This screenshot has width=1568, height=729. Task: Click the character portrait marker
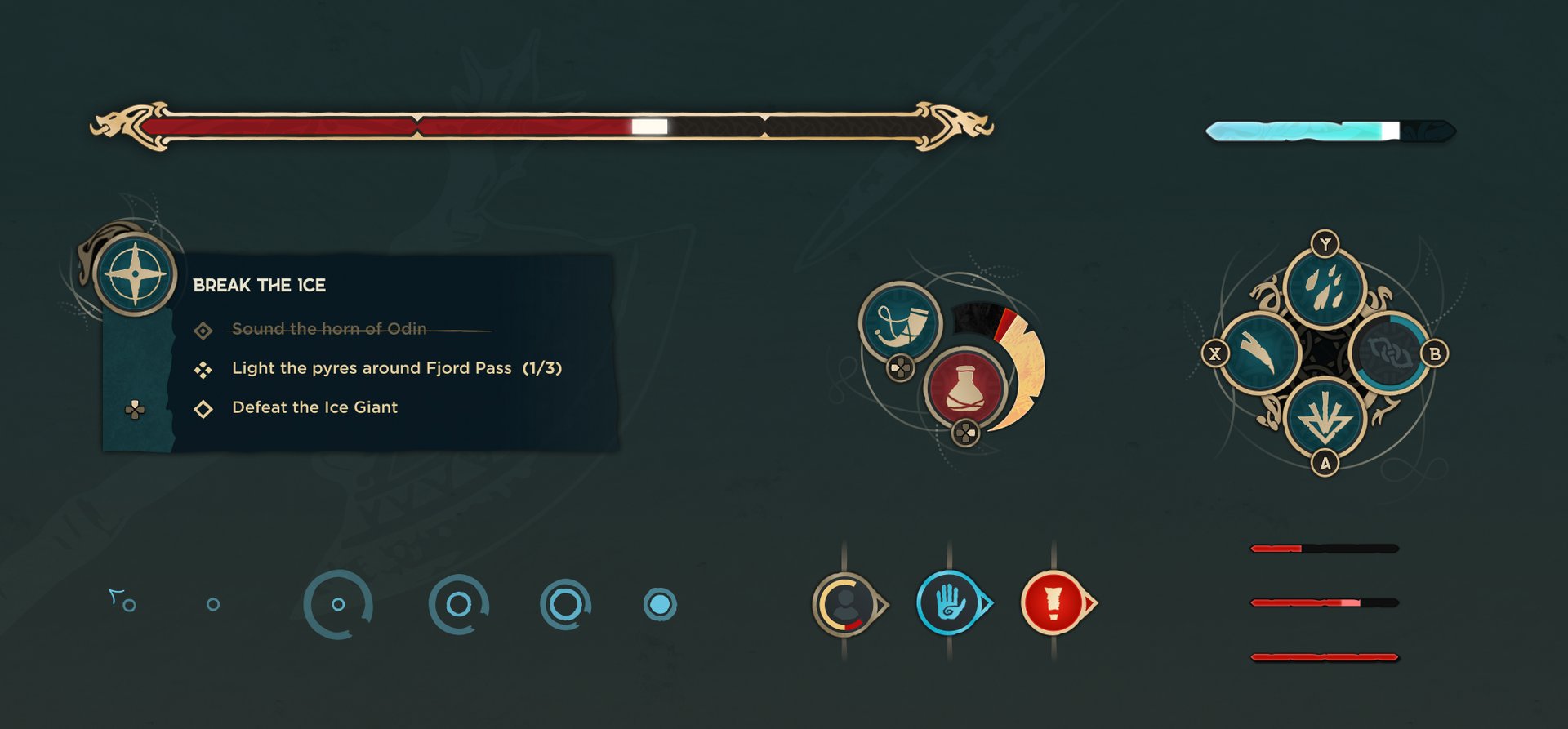[846, 604]
